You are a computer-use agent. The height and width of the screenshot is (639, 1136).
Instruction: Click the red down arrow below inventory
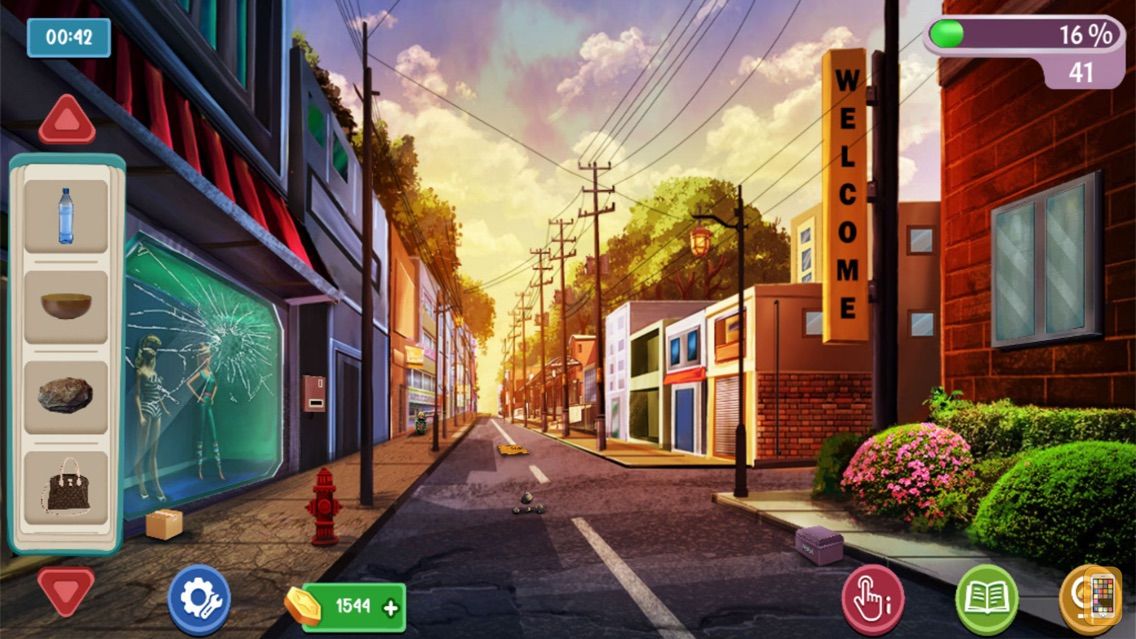click(66, 590)
